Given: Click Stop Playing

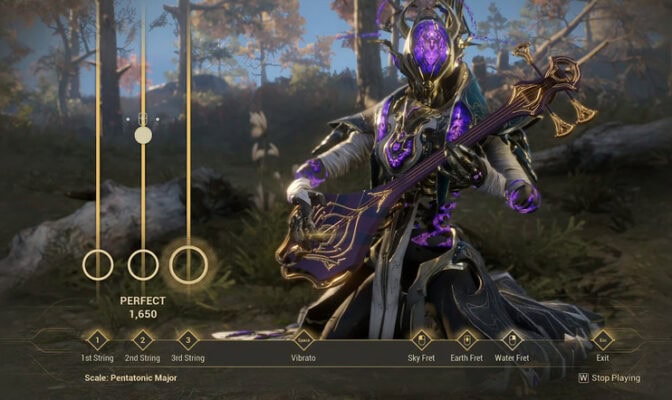Looking at the screenshot, I should [610, 378].
